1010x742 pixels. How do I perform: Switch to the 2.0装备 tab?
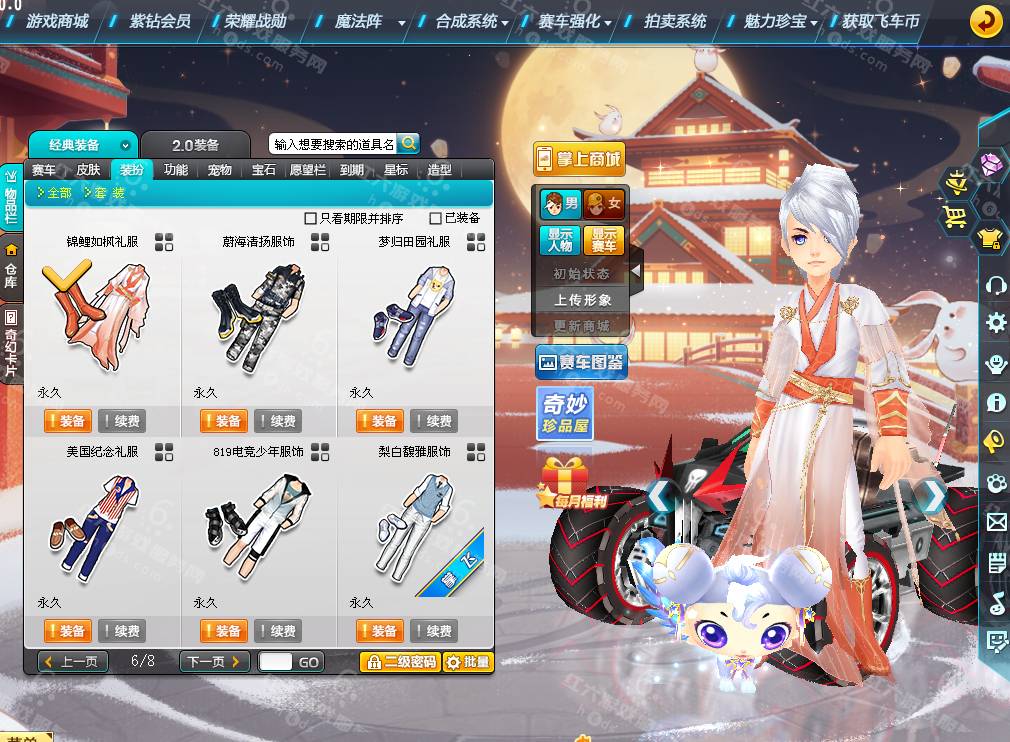pos(195,145)
